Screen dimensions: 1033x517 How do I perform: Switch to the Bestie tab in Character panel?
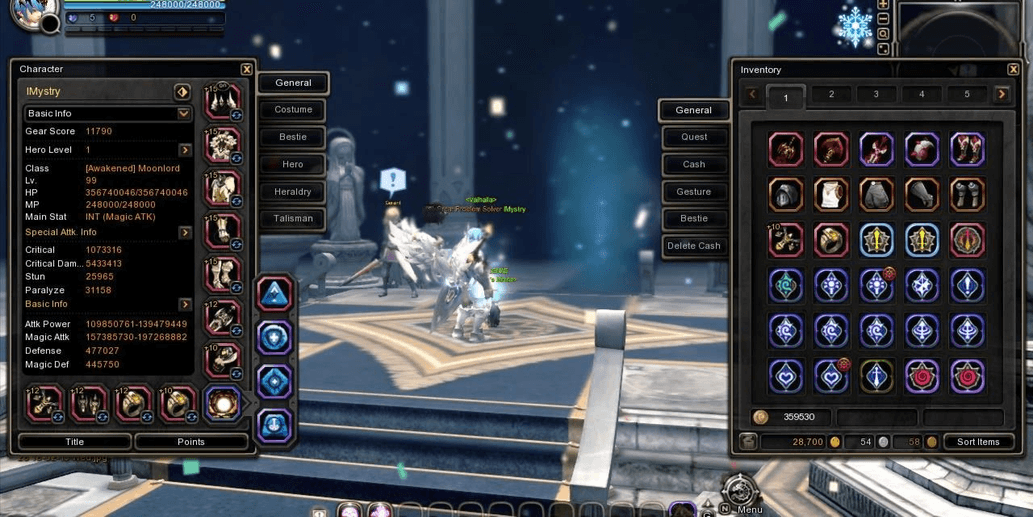[293, 137]
